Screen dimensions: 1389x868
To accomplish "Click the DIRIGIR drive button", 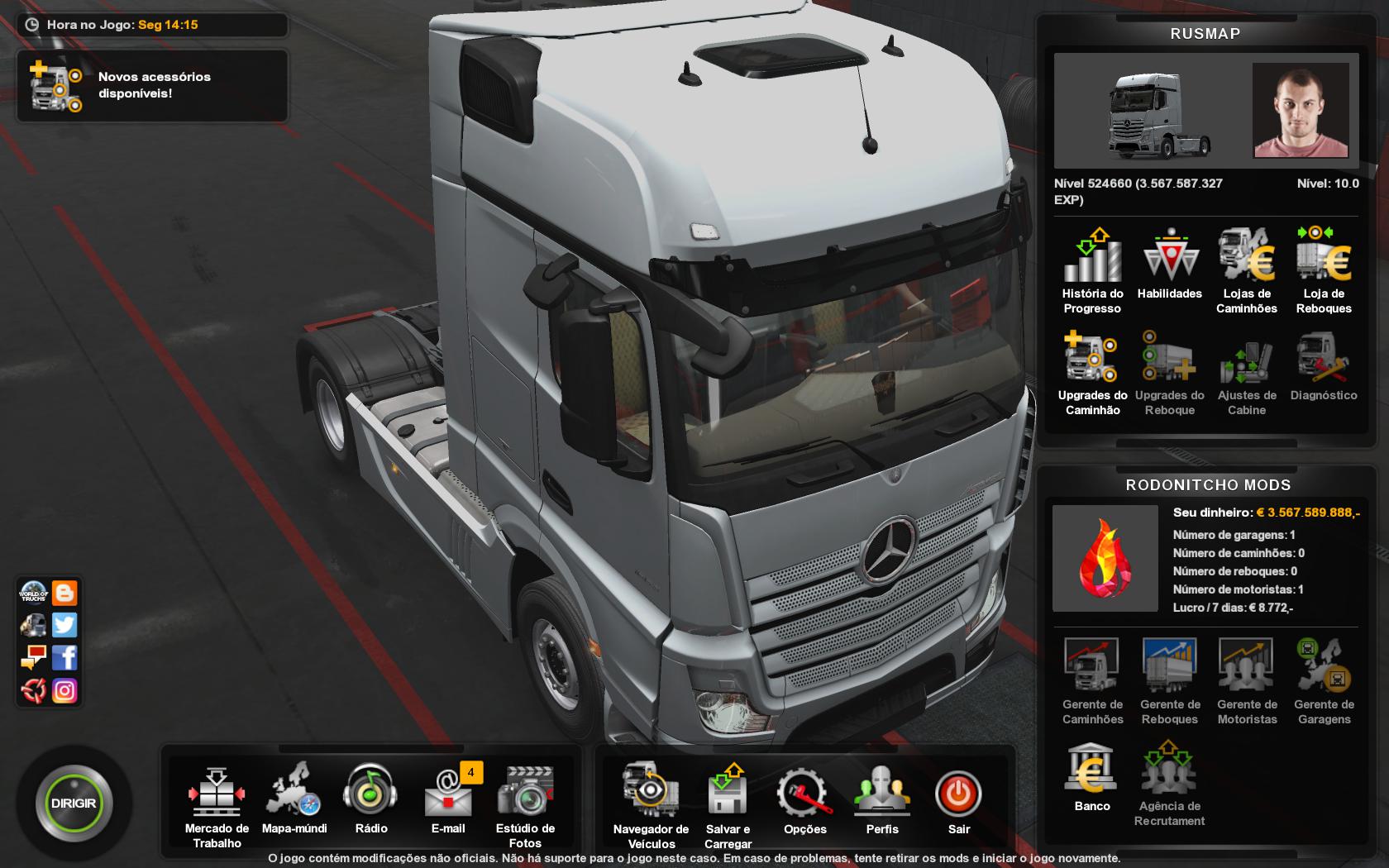I will click(74, 804).
